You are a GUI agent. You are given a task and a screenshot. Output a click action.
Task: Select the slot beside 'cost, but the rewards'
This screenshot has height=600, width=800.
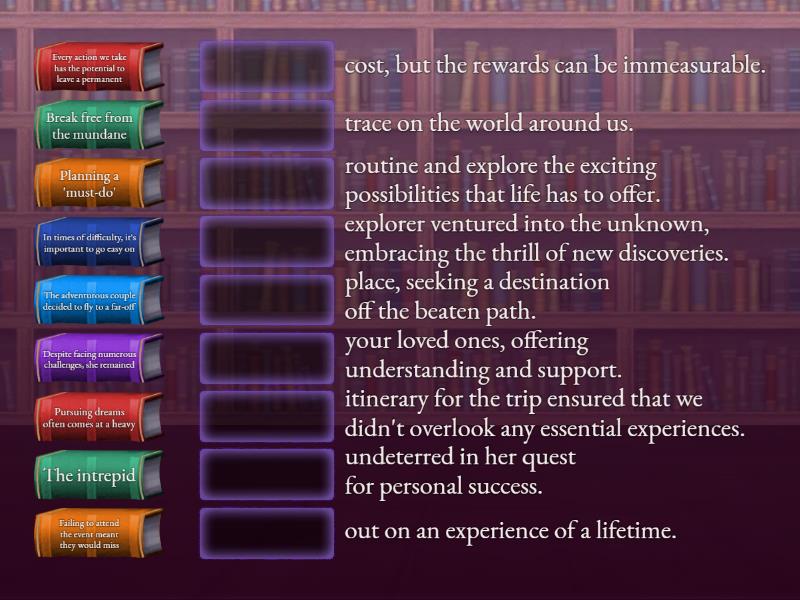click(x=267, y=67)
